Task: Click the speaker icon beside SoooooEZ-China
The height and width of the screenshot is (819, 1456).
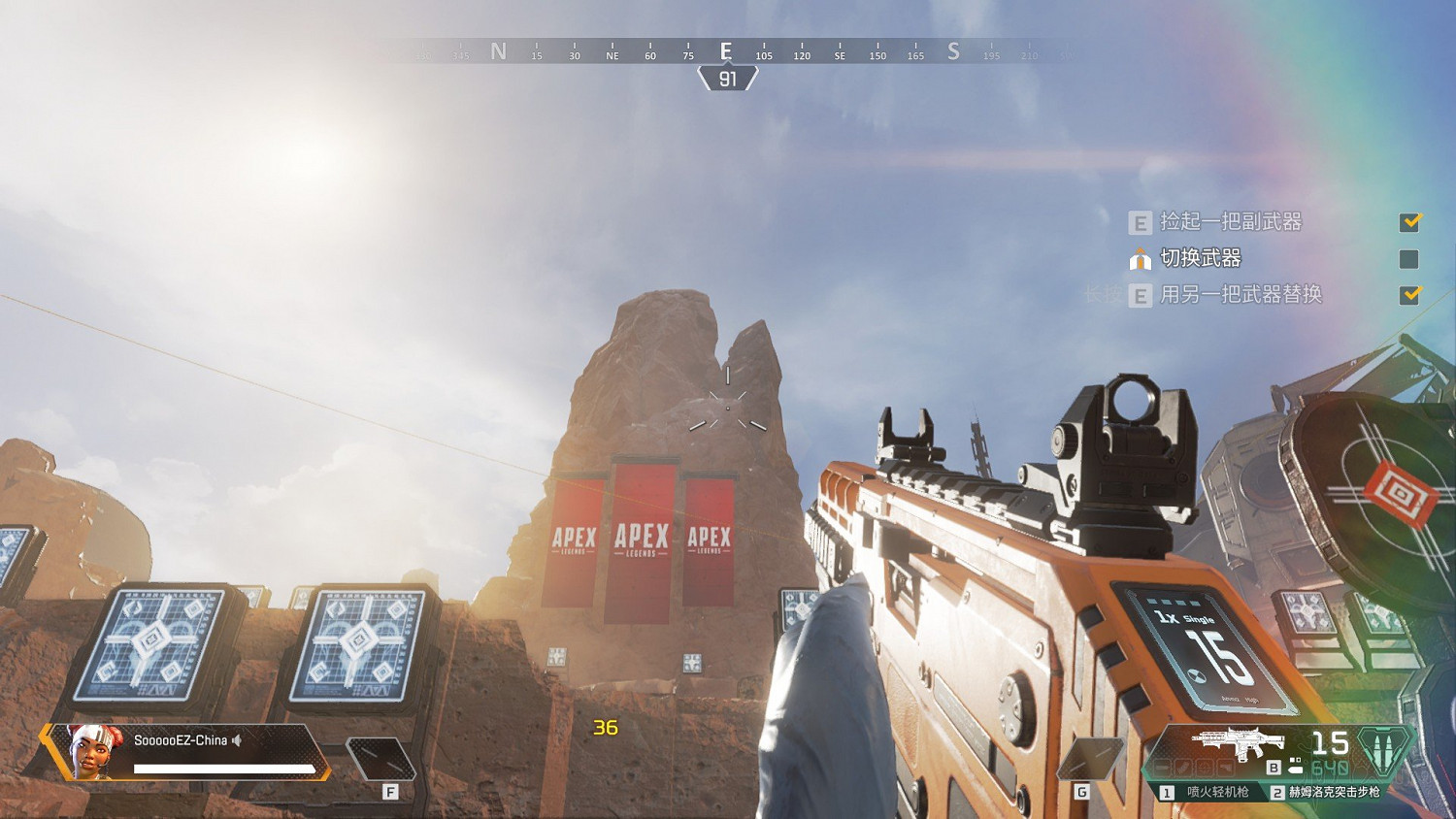Action: 238,740
